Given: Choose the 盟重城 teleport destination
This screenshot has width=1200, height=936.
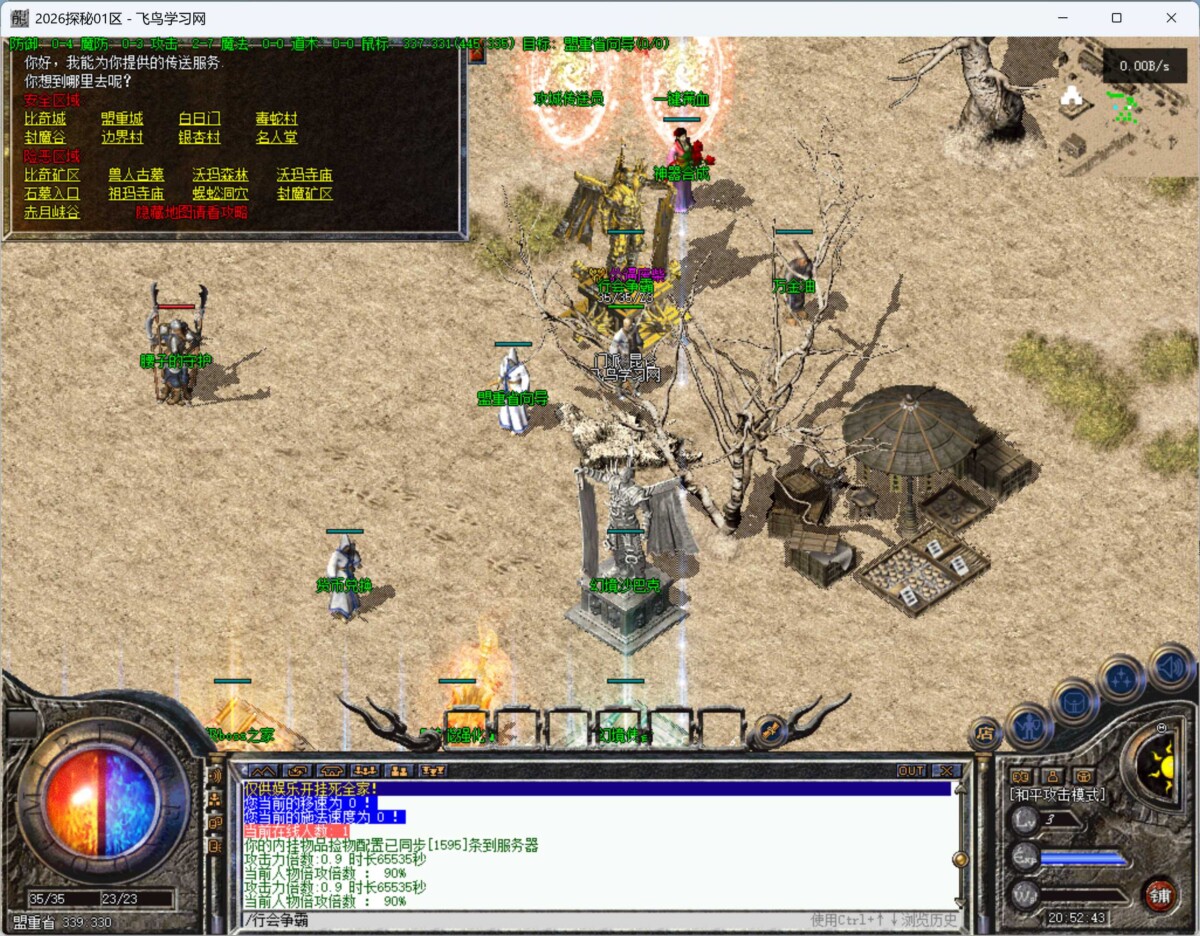Looking at the screenshot, I should click(122, 119).
